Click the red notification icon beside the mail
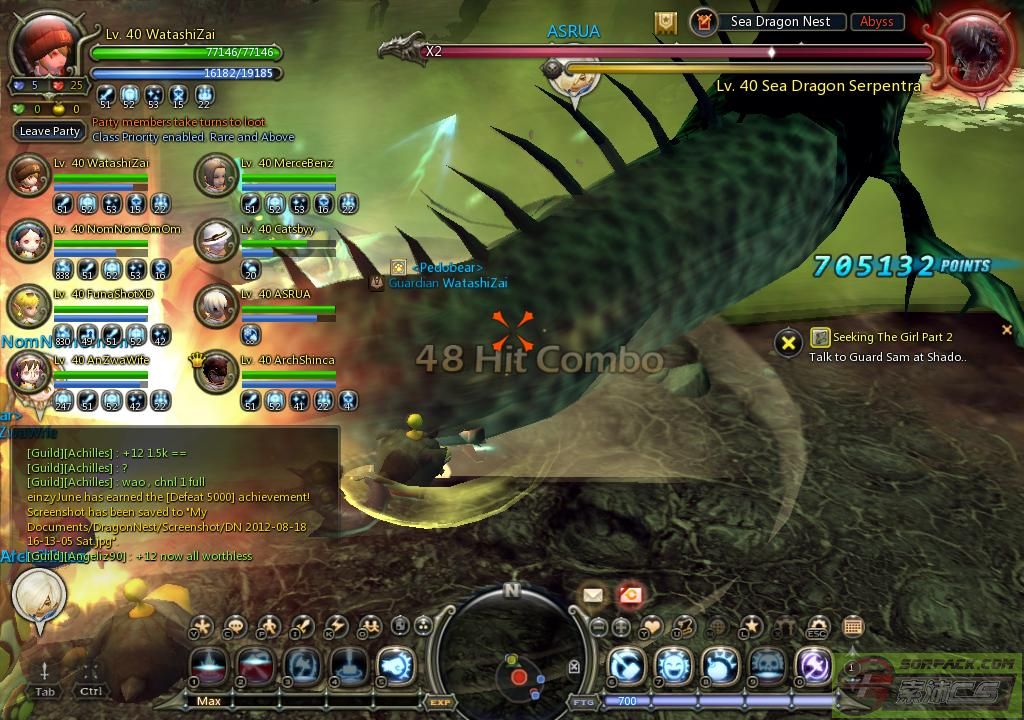Viewport: 1024px width, 720px height. click(x=629, y=595)
